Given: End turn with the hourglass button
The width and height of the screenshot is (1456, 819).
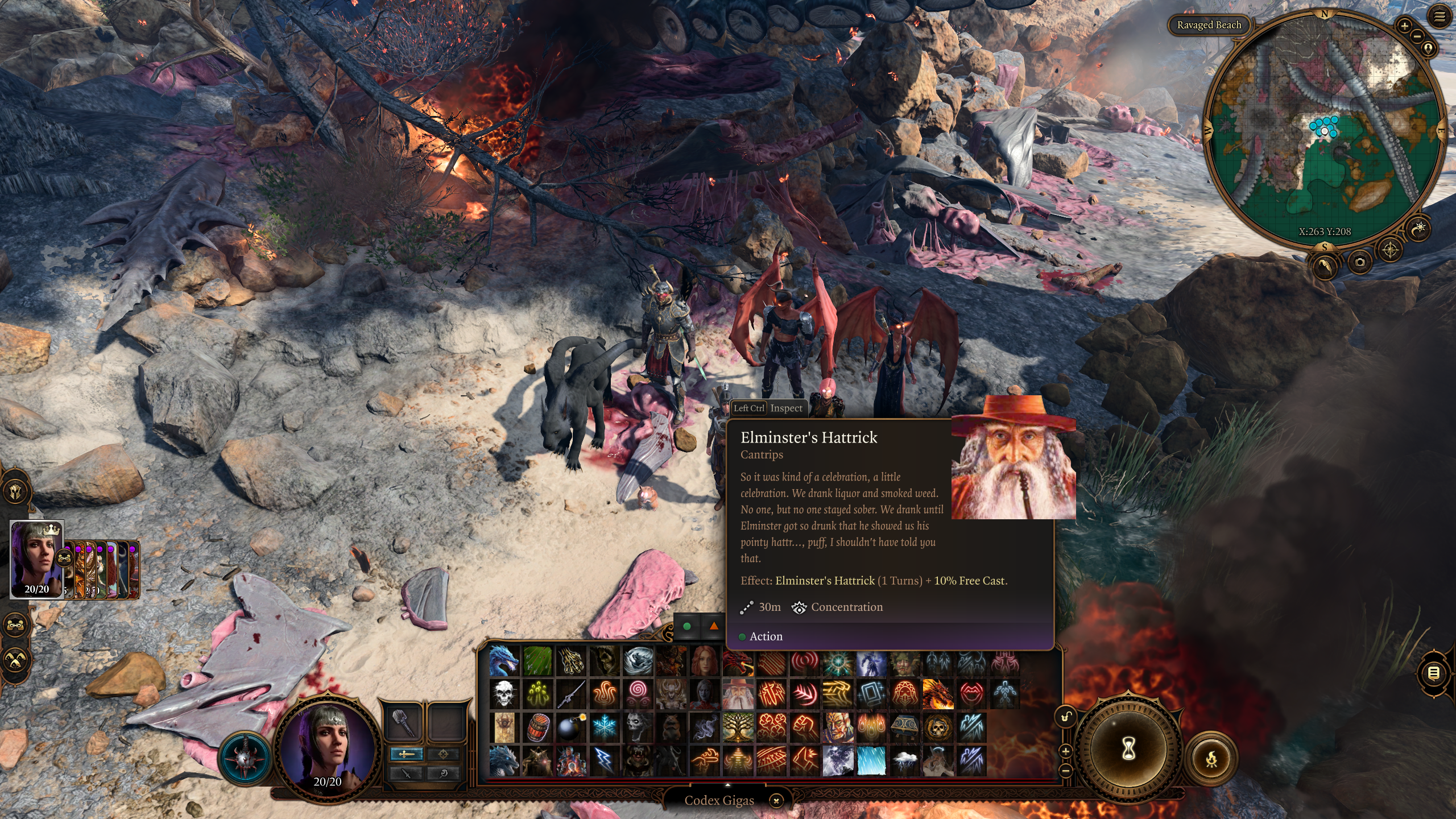Looking at the screenshot, I should 1128,749.
